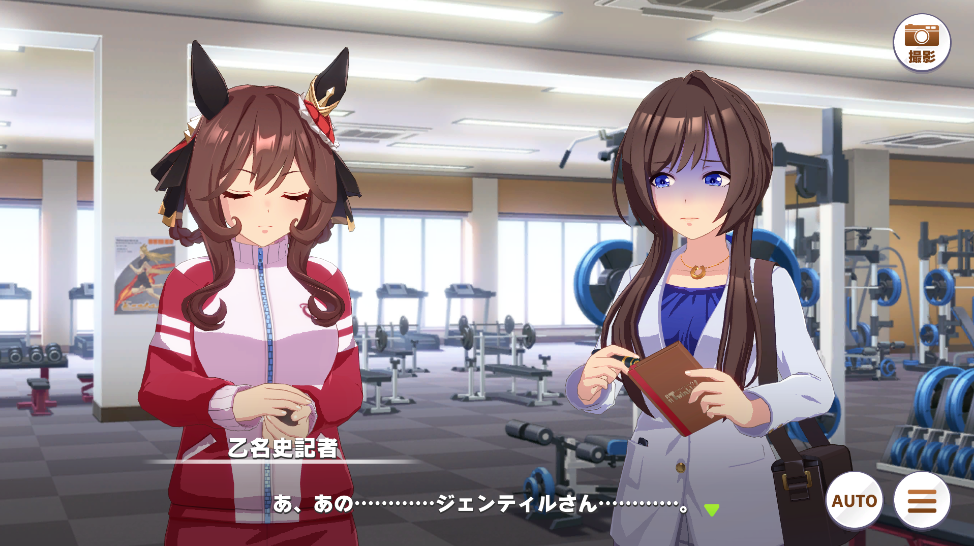Open the 撮影 camera screenshot mode
The image size is (974, 546).
click(x=921, y=42)
